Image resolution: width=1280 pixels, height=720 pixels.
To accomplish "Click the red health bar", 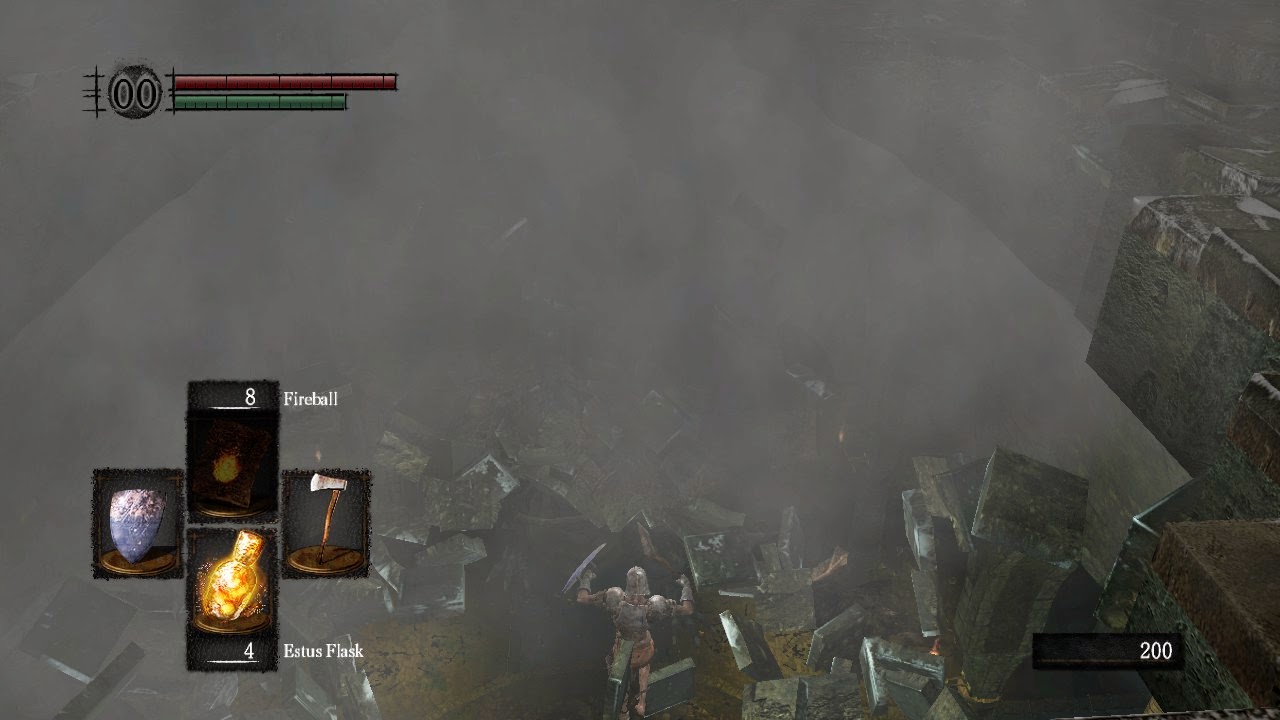I will coord(285,82).
